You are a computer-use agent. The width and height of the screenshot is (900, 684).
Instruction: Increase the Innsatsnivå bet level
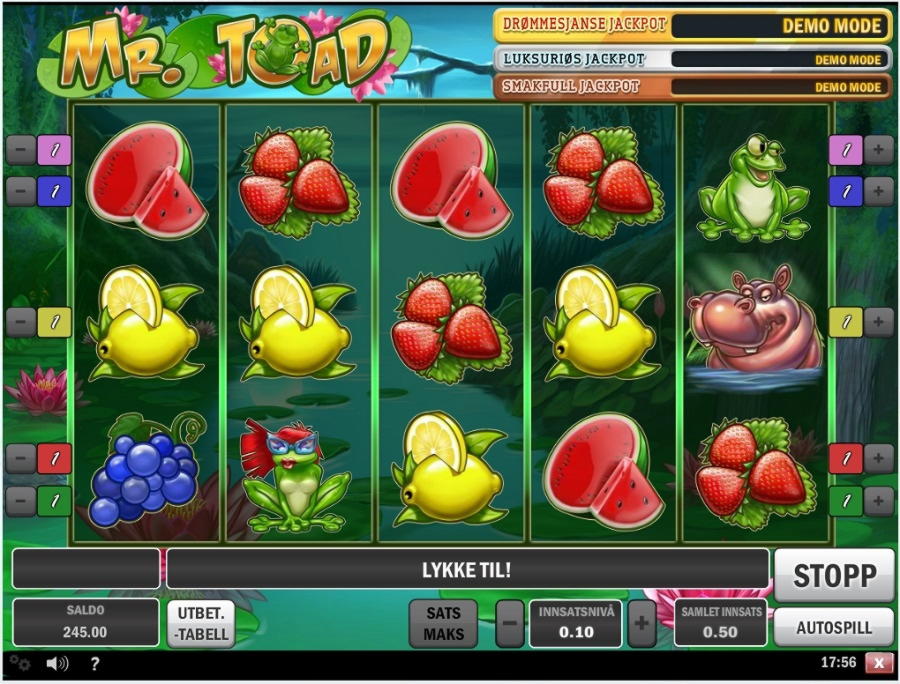641,625
